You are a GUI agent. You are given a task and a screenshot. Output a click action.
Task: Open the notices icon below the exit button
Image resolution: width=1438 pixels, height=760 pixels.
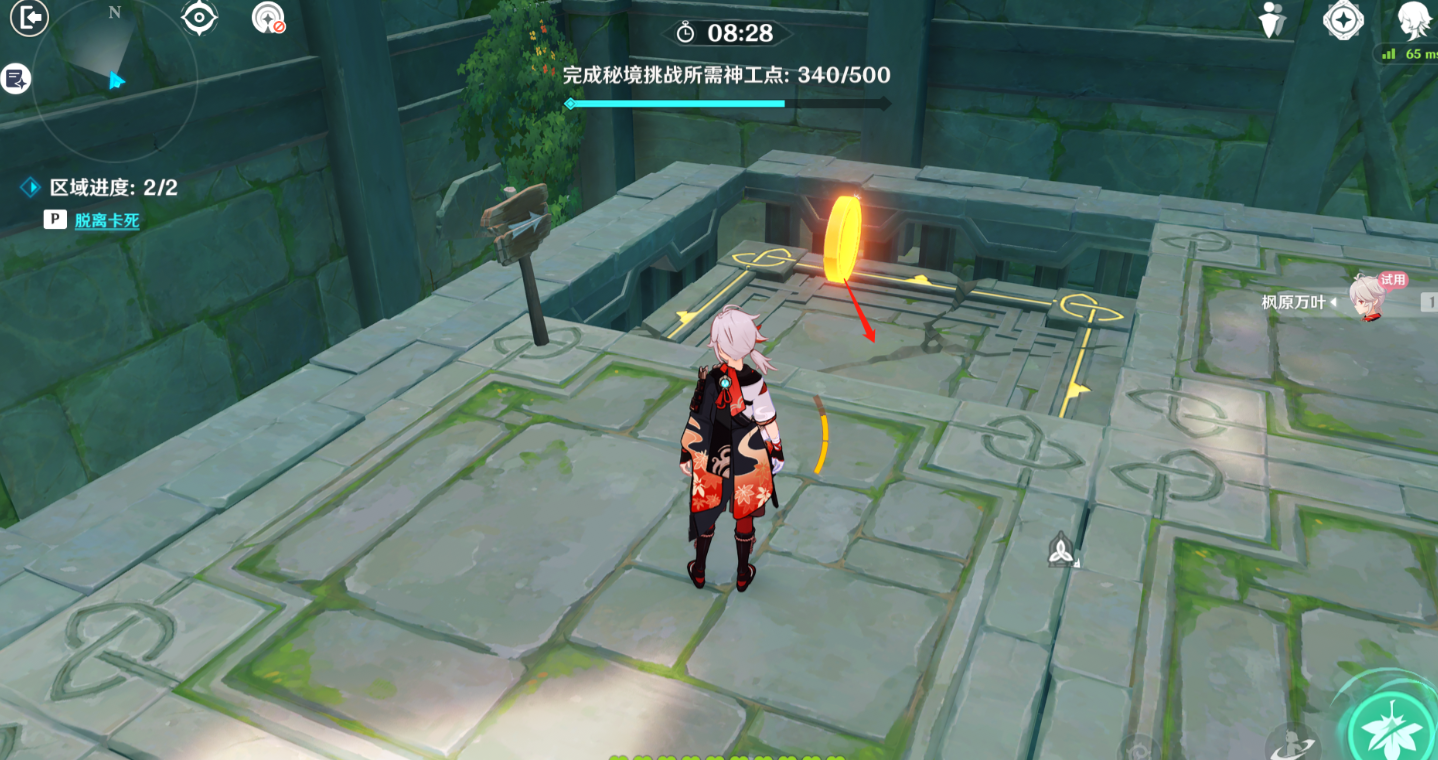[14, 77]
